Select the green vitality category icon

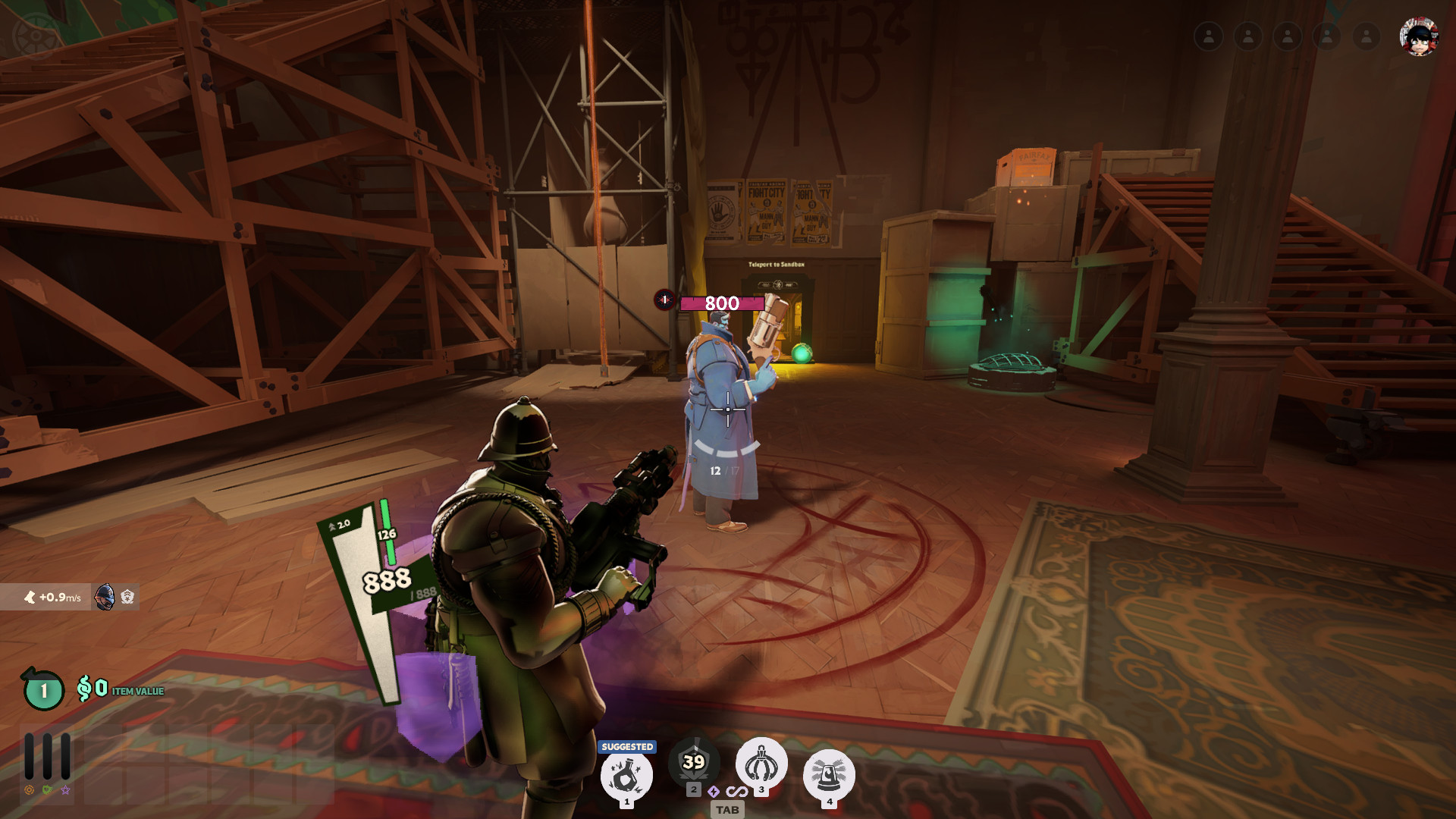pyautogui.click(x=47, y=790)
